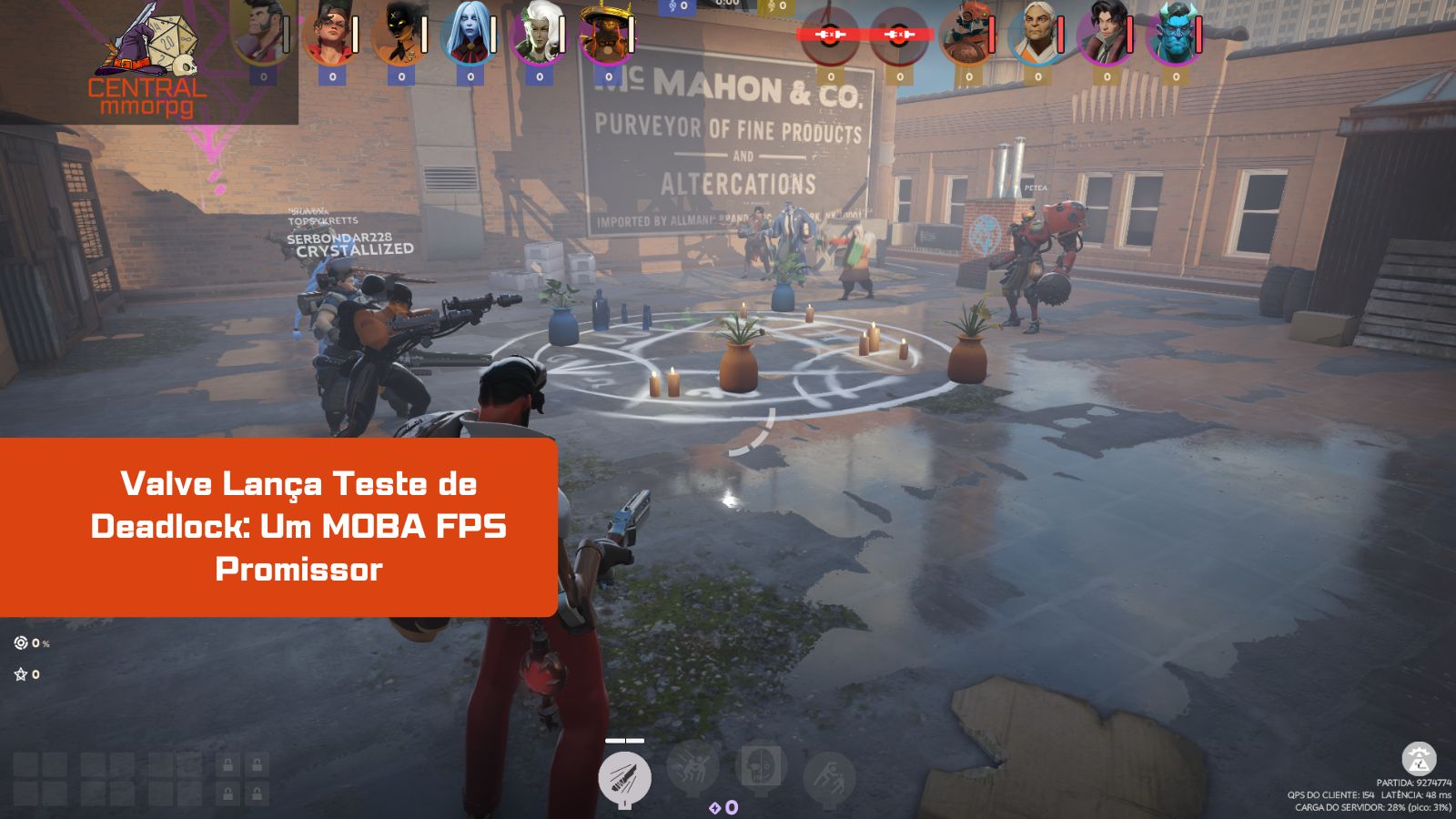Click the rightmost kick ability icon
Screen dimensions: 1456x819
tap(830, 776)
